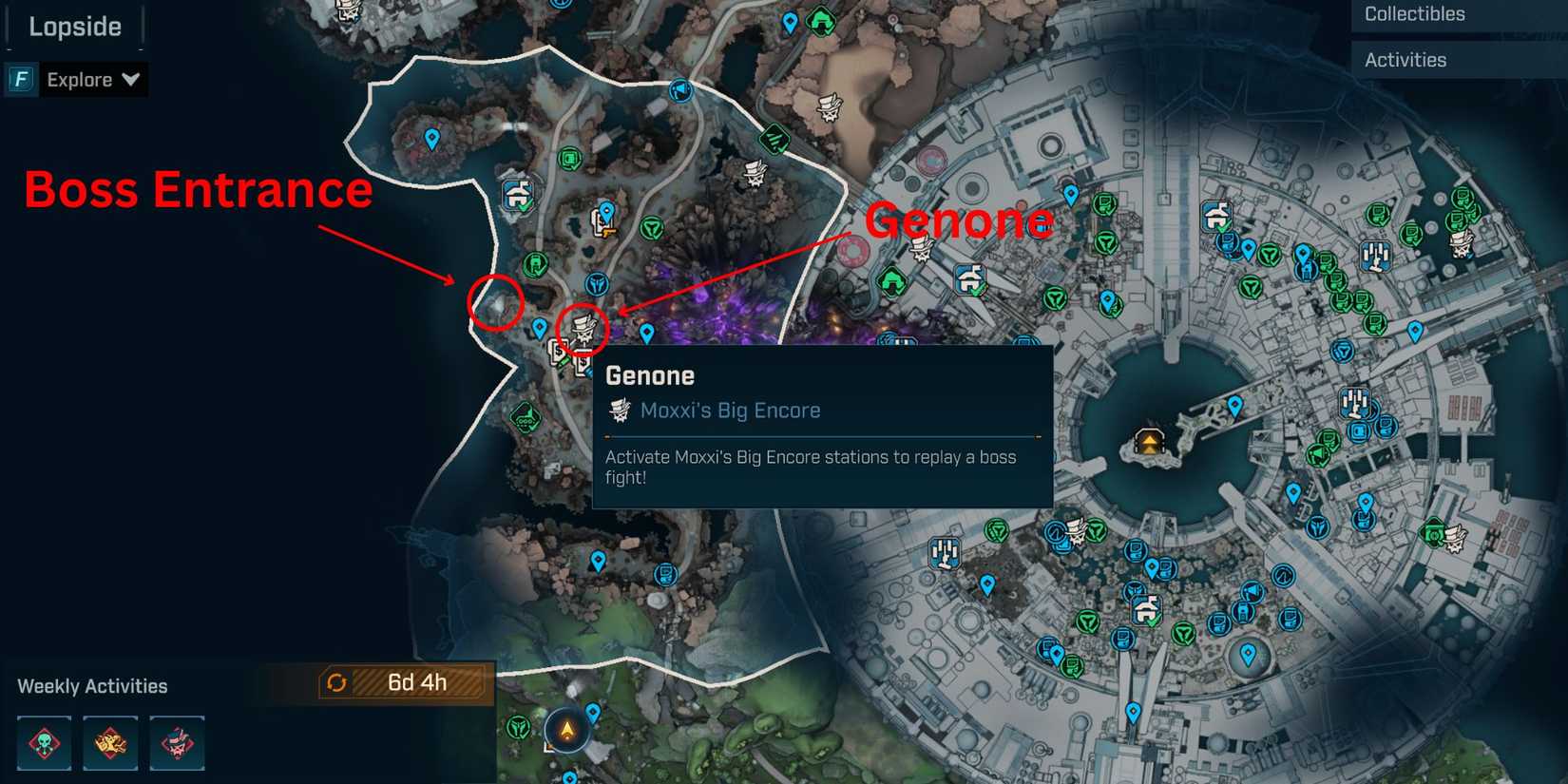This screenshot has height=784, width=1568.
Task: Switch to the Activities tab
Action: 1405,59
